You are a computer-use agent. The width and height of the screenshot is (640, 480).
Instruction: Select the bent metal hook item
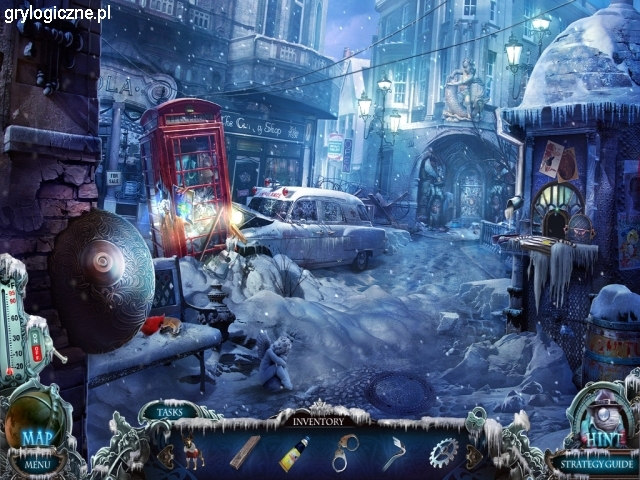394,453
